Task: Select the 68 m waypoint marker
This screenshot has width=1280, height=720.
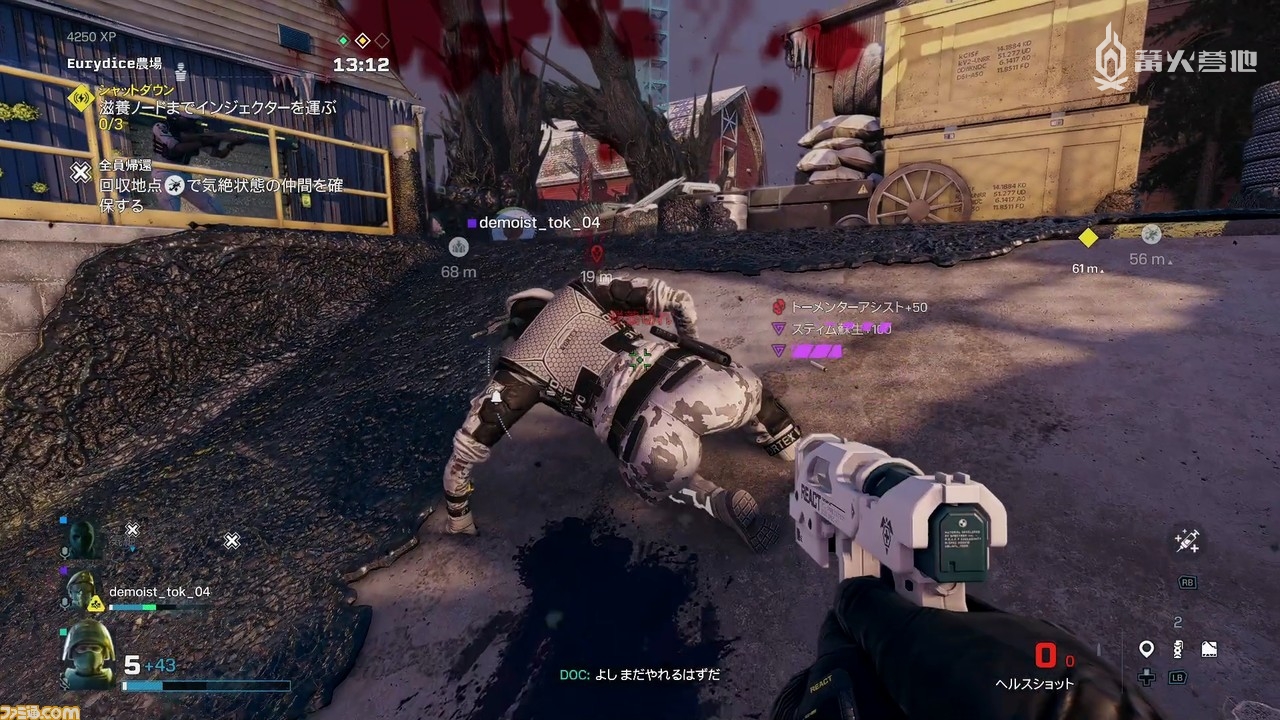Action: pyautogui.click(x=458, y=246)
